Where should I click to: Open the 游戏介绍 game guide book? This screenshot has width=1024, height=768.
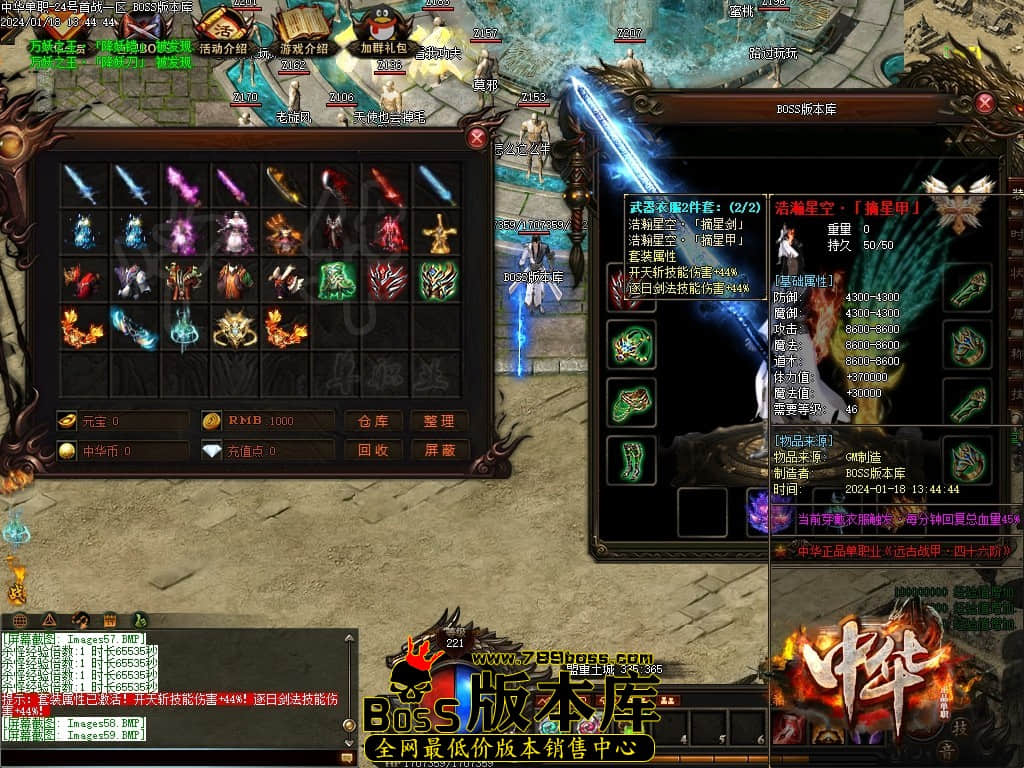click(x=303, y=31)
